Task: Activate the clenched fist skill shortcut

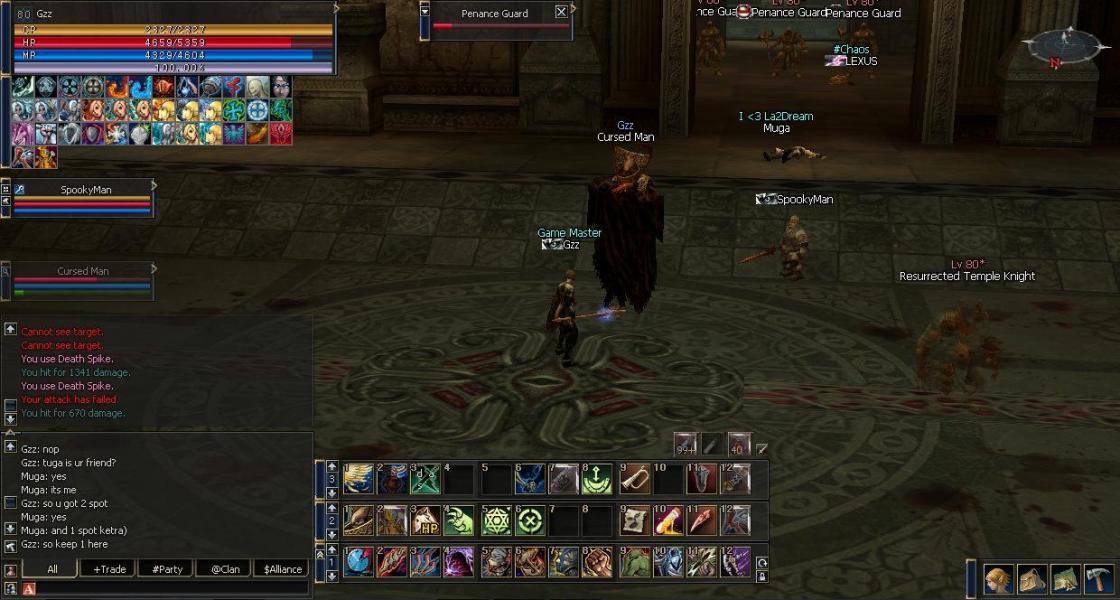Action: [598, 562]
